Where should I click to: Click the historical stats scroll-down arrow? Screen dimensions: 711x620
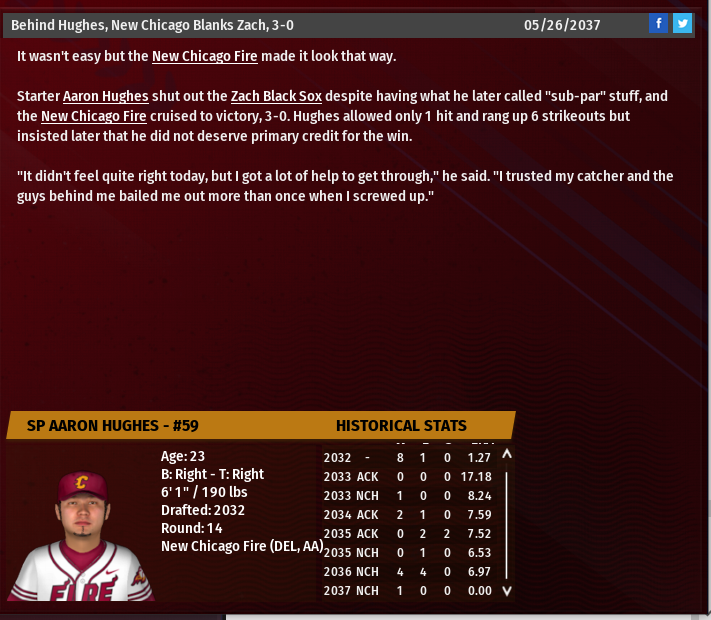click(506, 591)
